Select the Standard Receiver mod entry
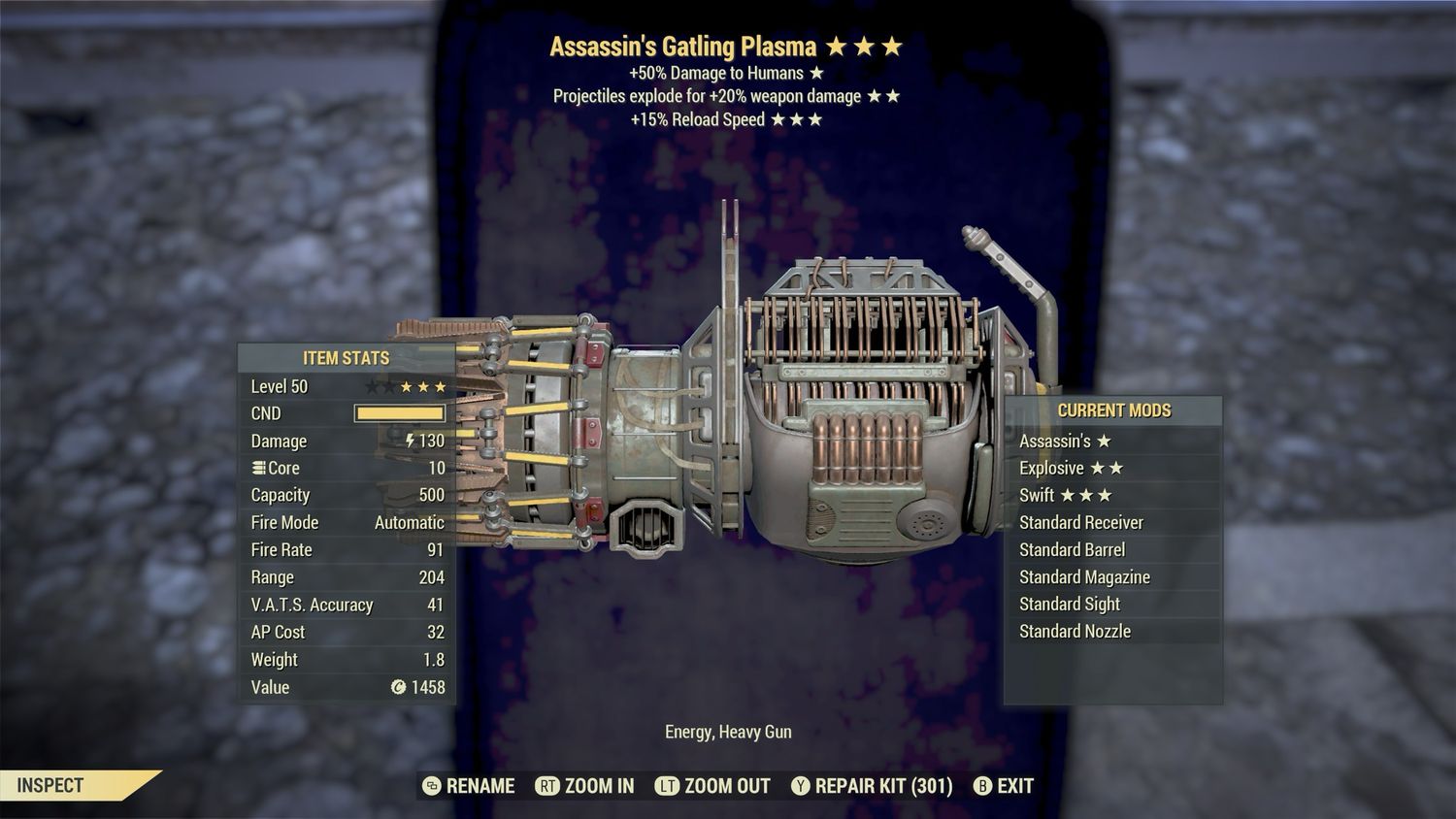The height and width of the screenshot is (819, 1456). [1112, 522]
